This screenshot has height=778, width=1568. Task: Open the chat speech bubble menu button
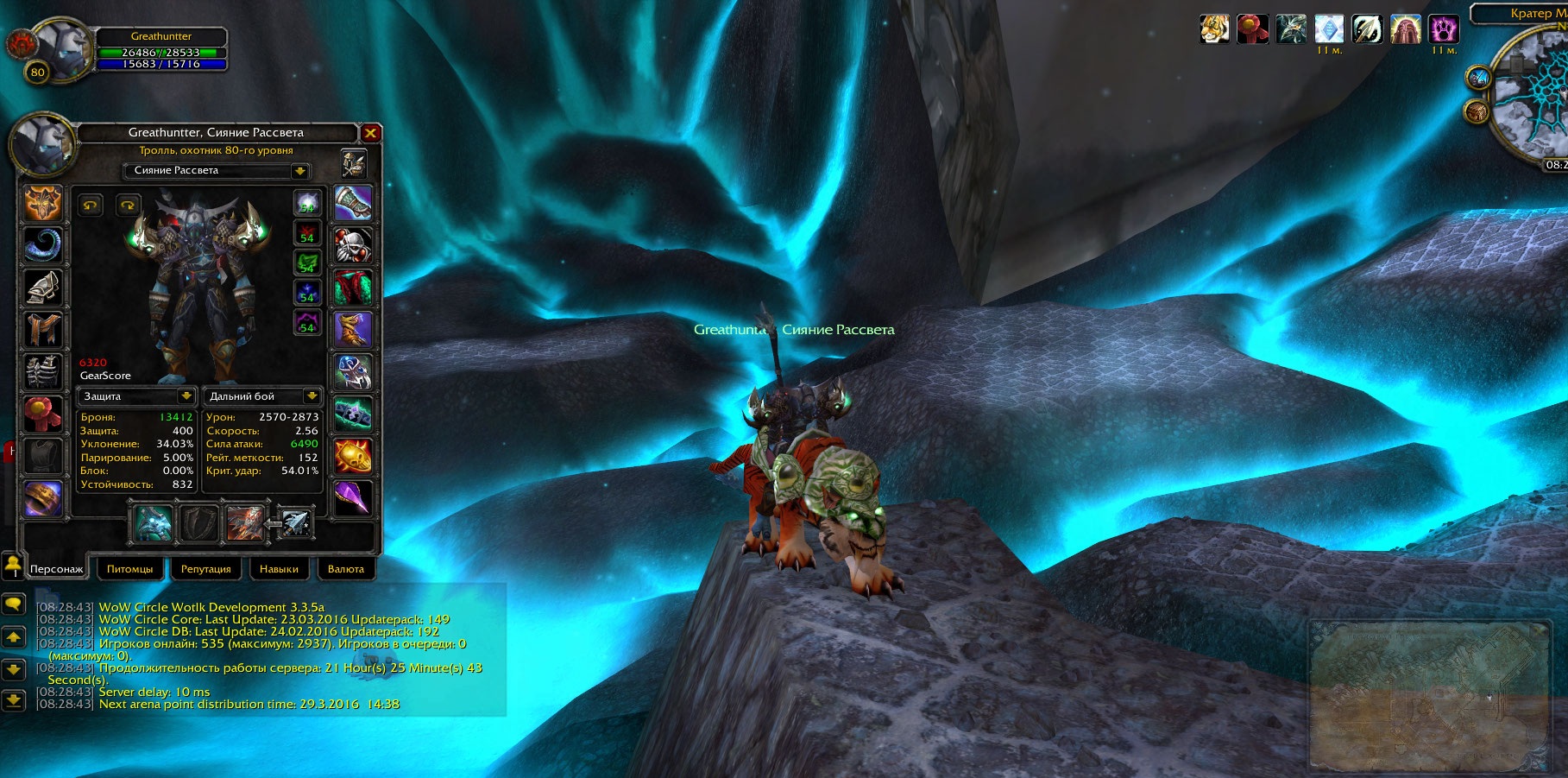[x=13, y=604]
